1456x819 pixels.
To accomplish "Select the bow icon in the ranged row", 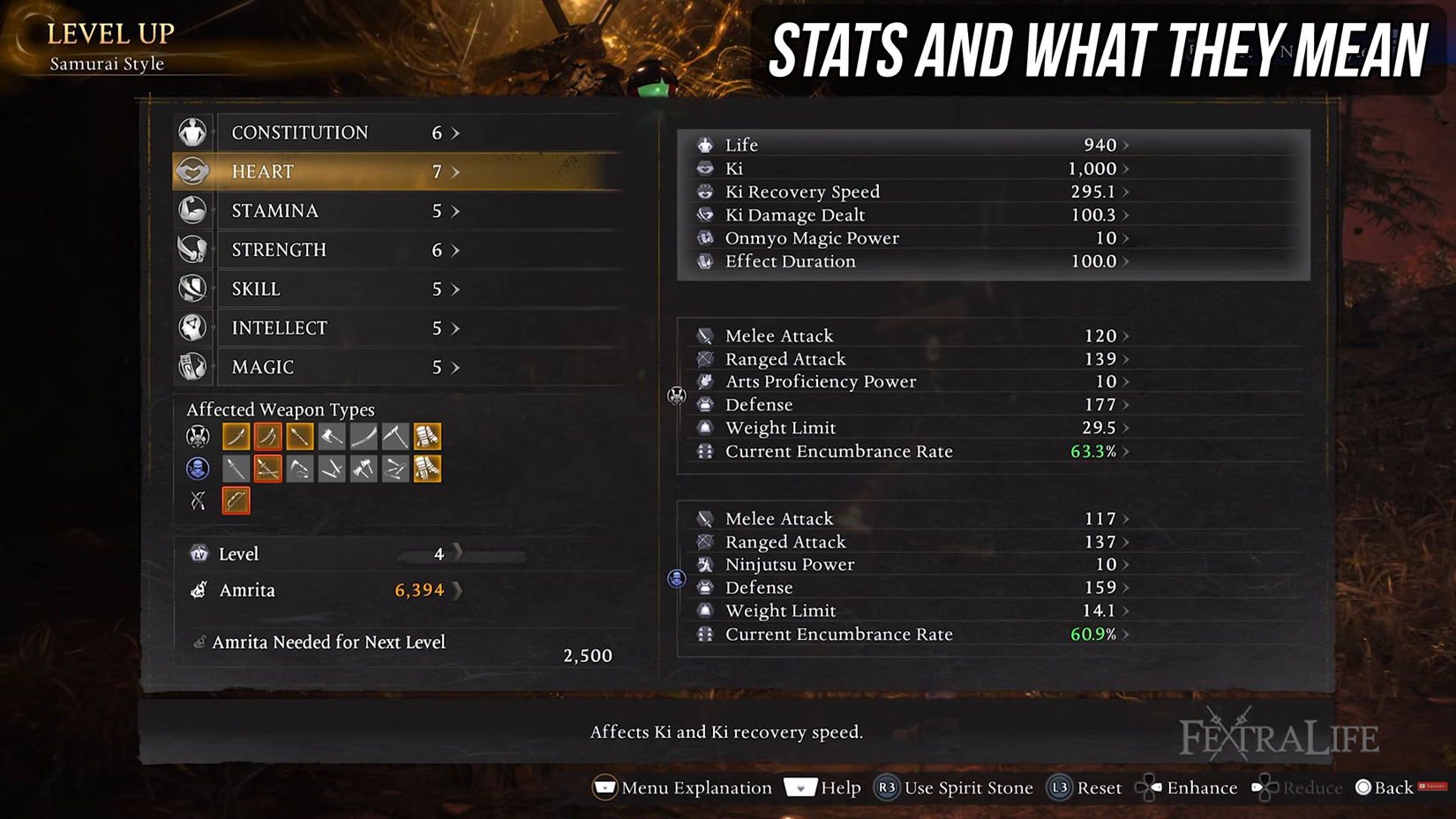I will pos(236,500).
